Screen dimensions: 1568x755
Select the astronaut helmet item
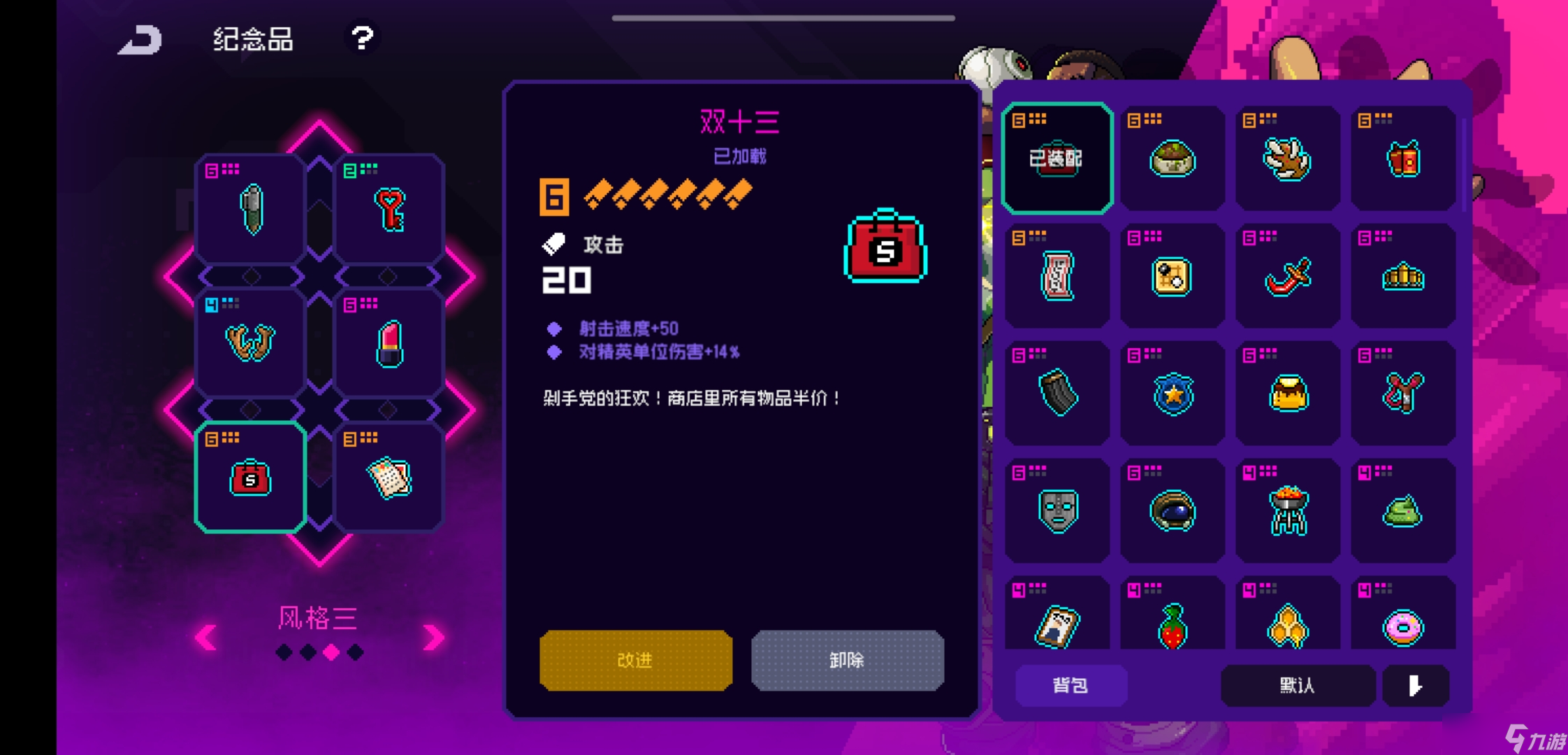(x=1173, y=511)
